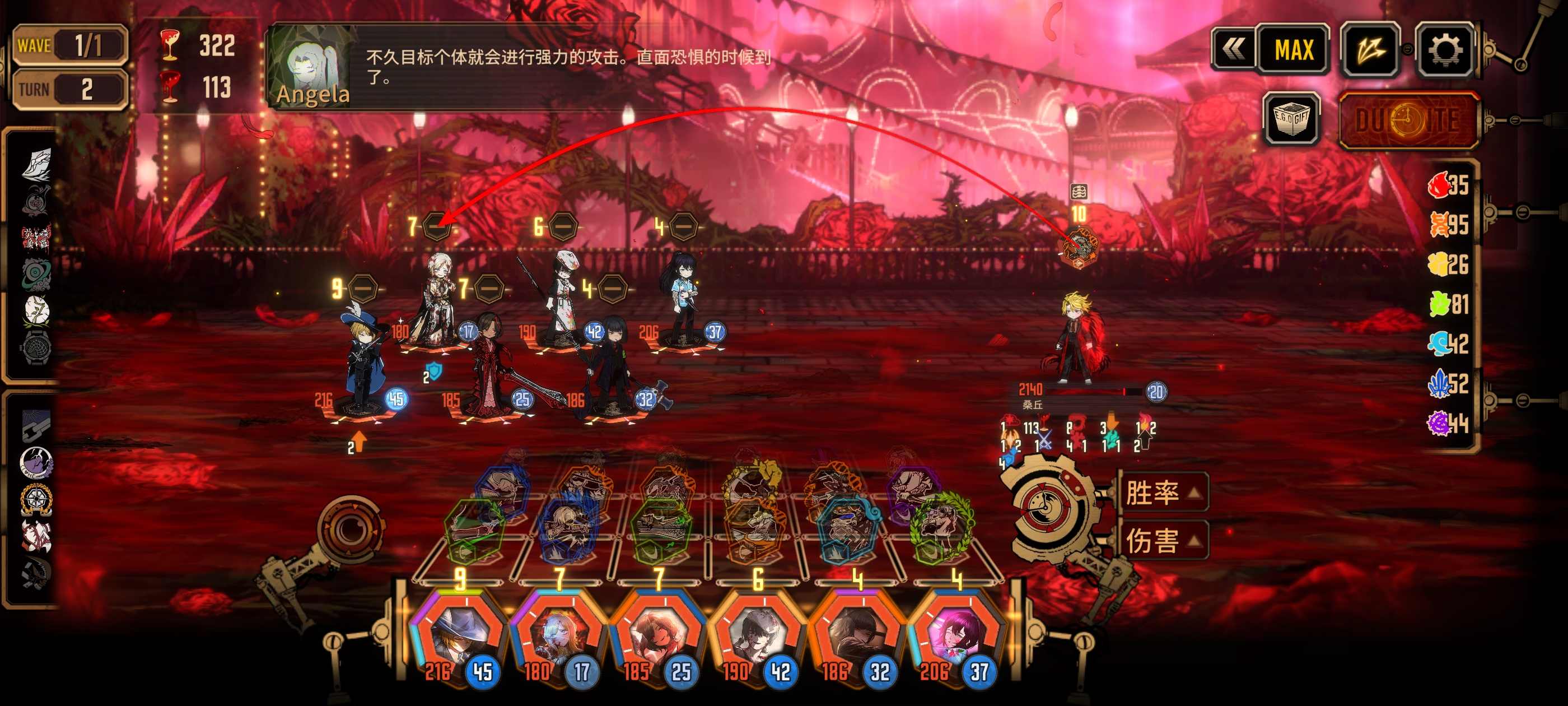Click the round bronze dial beside the dashboard
Viewport: 1568px width, 706px height.
pyautogui.click(x=350, y=528)
